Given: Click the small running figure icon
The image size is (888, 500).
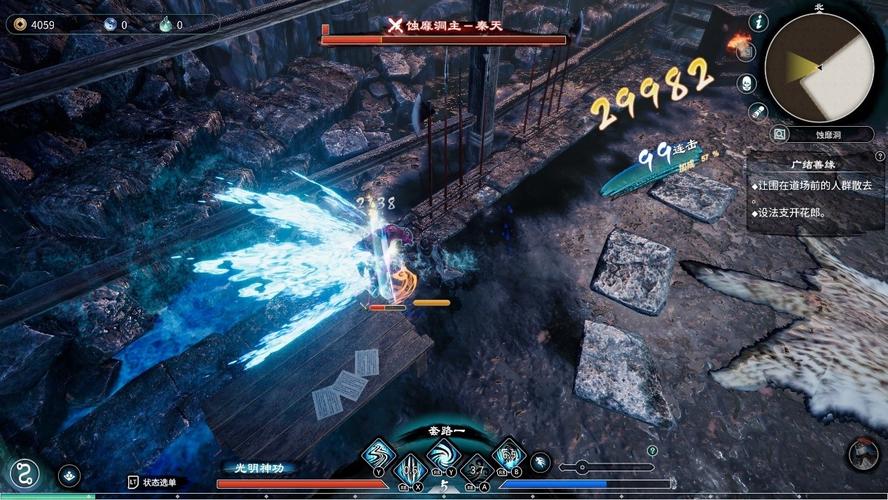Looking at the screenshot, I should [x=540, y=462].
